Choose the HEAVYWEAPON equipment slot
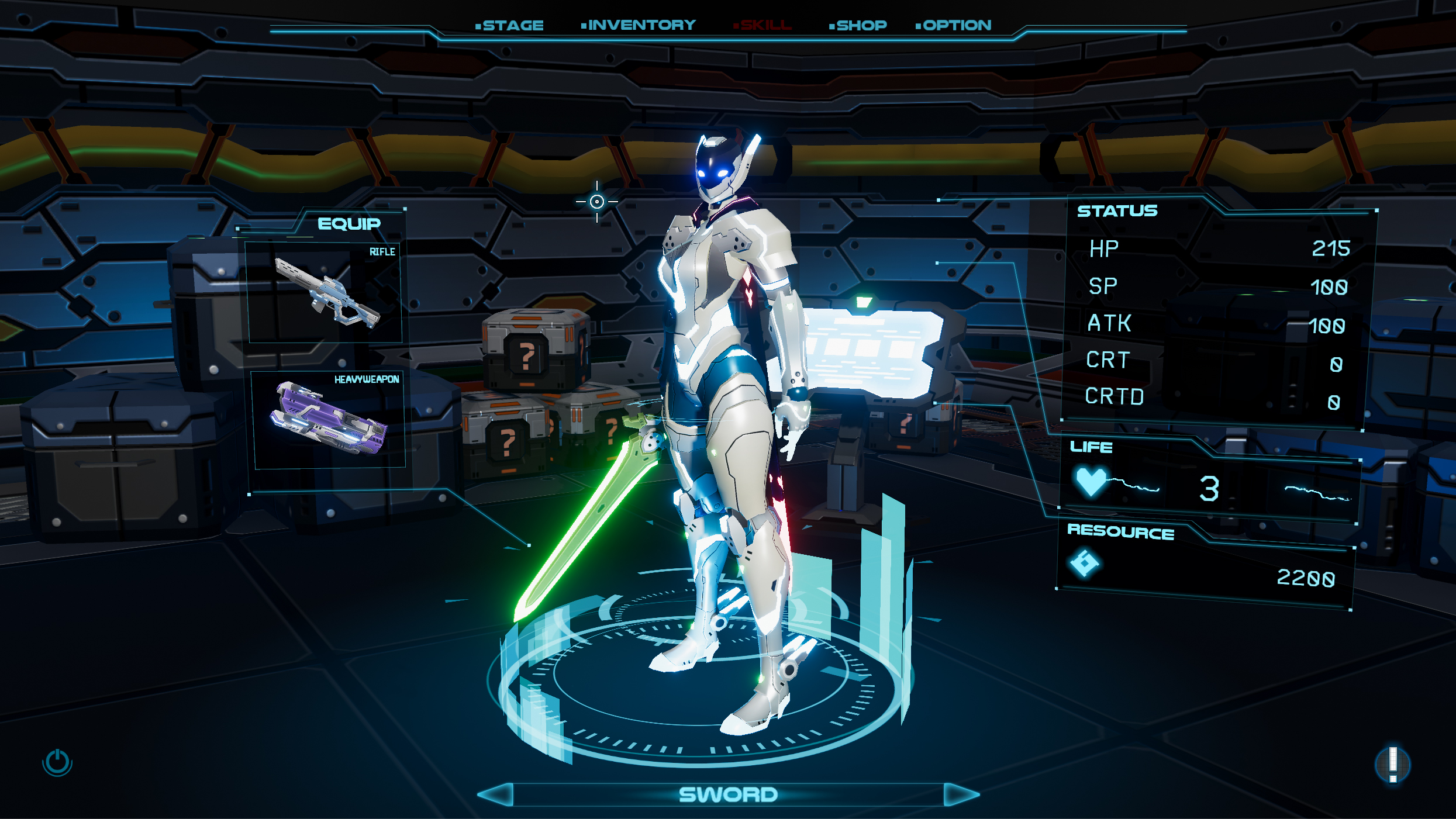 tap(329, 419)
